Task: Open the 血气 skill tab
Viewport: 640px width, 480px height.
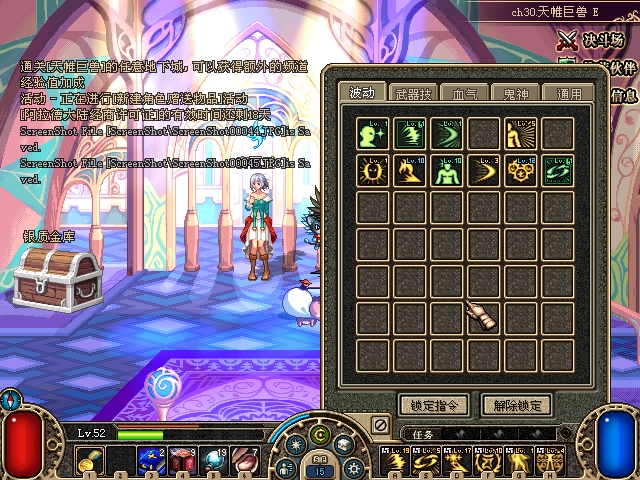Action: click(465, 94)
